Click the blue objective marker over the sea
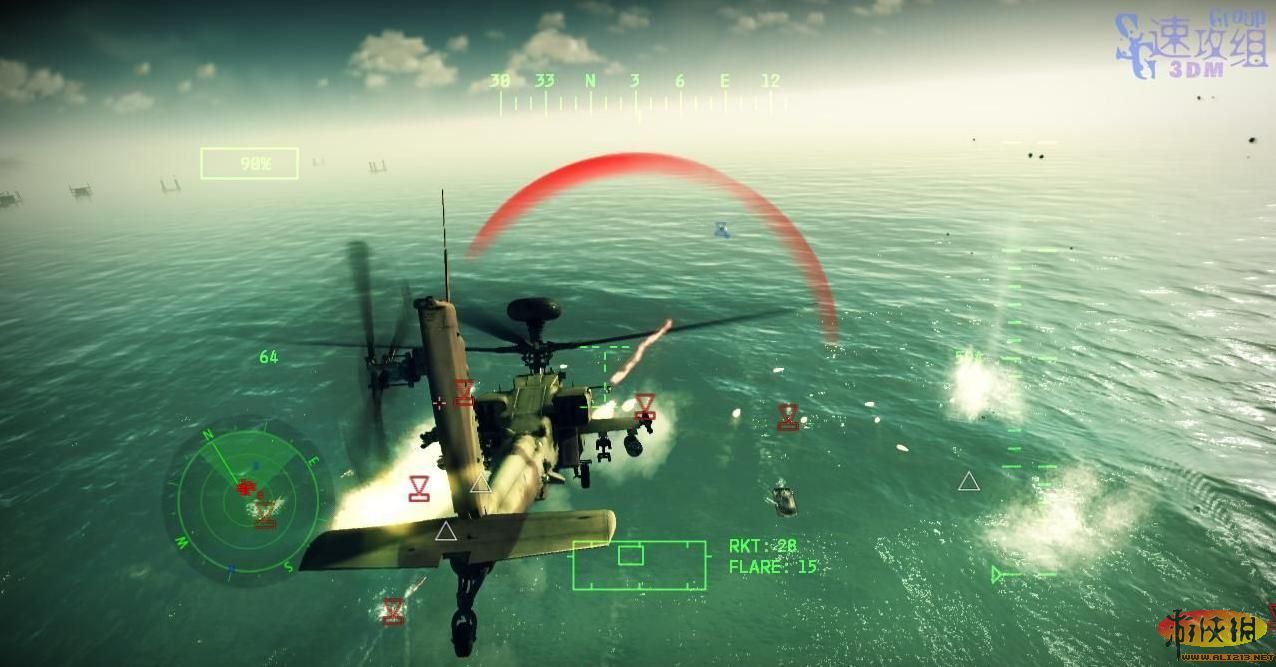This screenshot has width=1276, height=667. coord(721,230)
